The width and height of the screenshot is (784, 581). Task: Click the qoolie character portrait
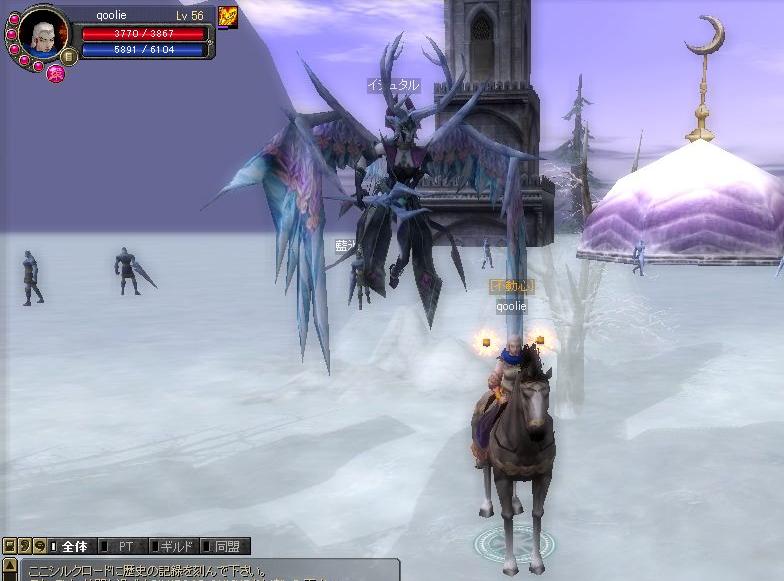tap(44, 36)
